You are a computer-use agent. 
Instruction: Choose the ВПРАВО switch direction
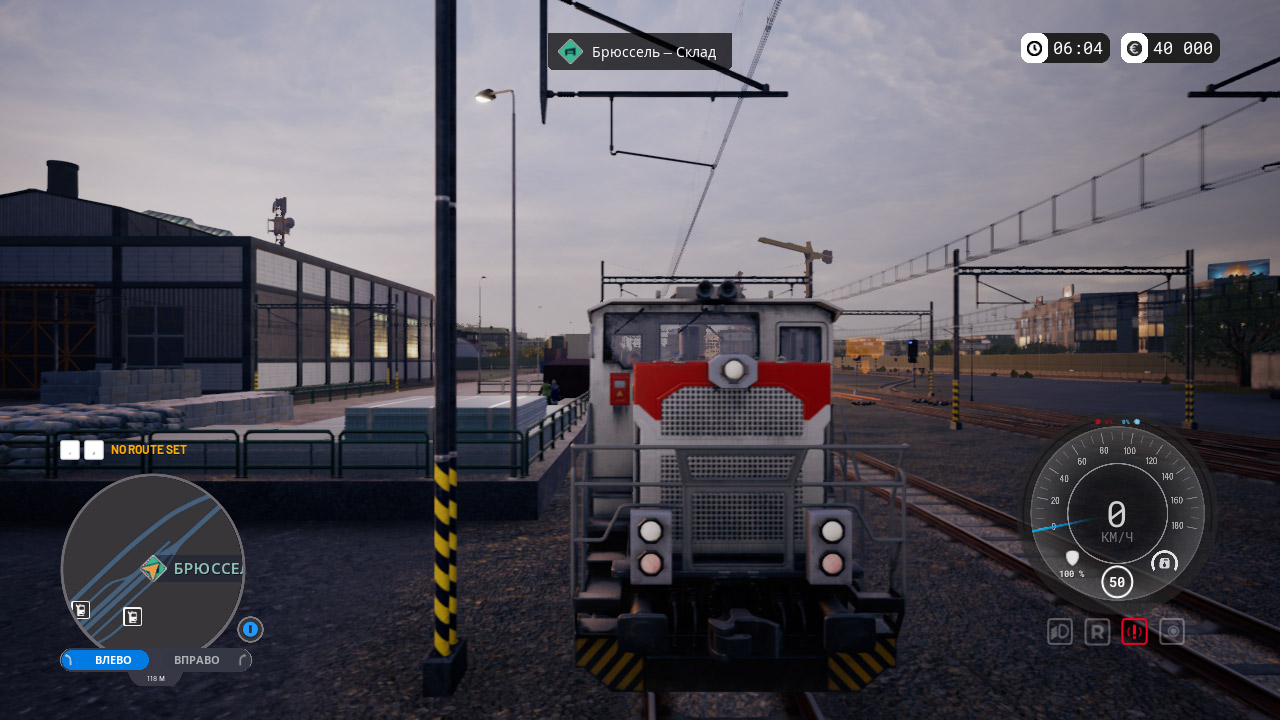[x=197, y=660]
